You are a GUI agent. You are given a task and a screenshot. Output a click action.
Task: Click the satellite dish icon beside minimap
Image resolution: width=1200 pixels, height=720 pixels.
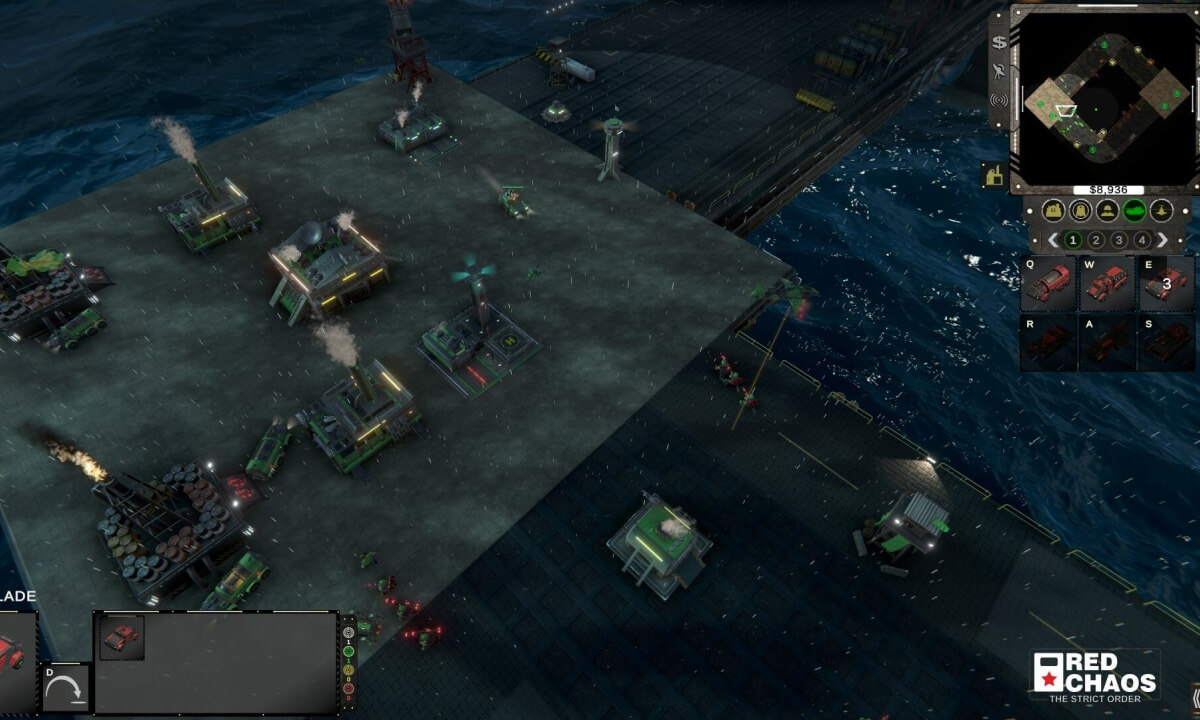point(998,70)
